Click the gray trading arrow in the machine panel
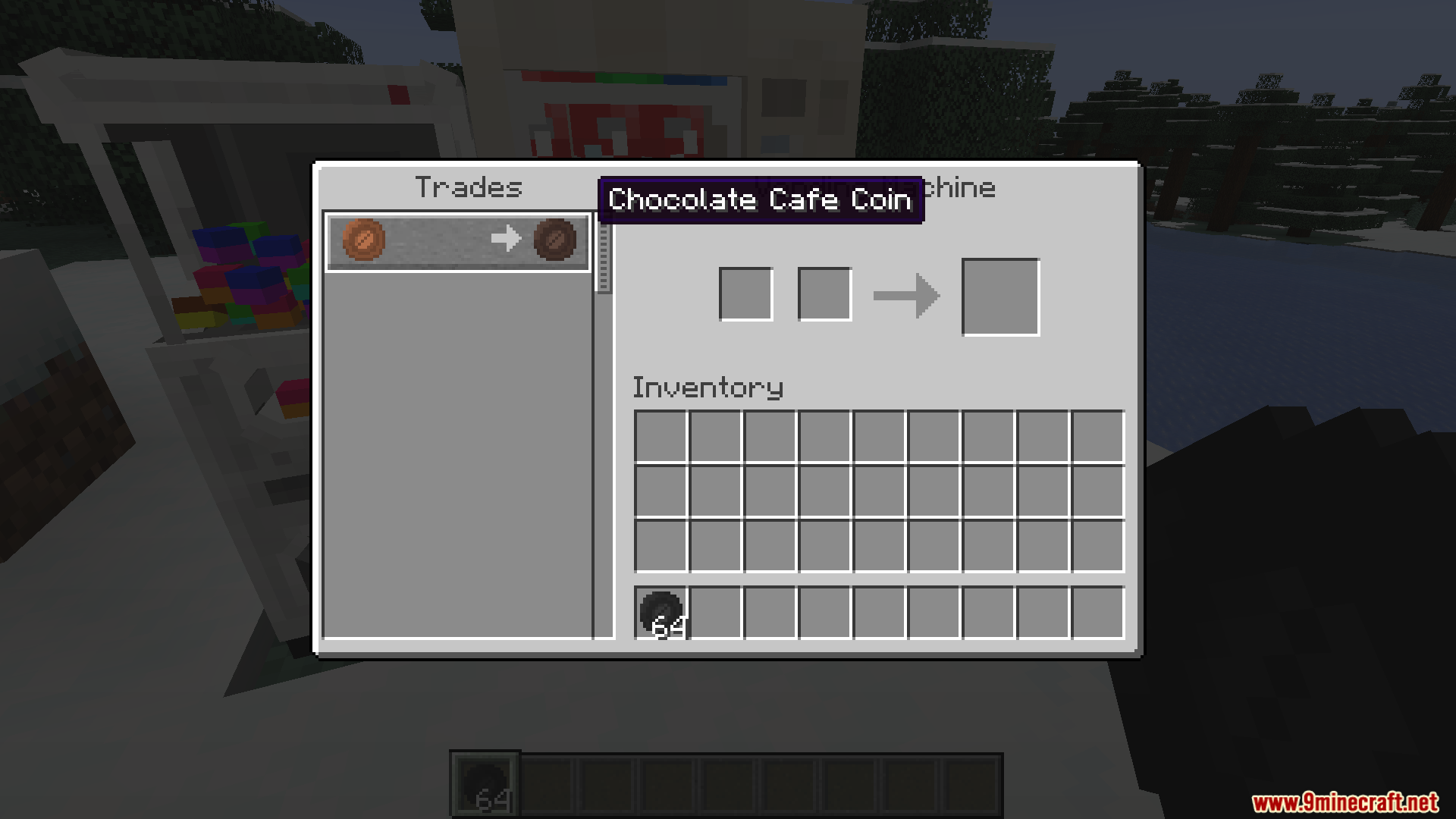Viewport: 1456px width, 819px height. pos(907,294)
